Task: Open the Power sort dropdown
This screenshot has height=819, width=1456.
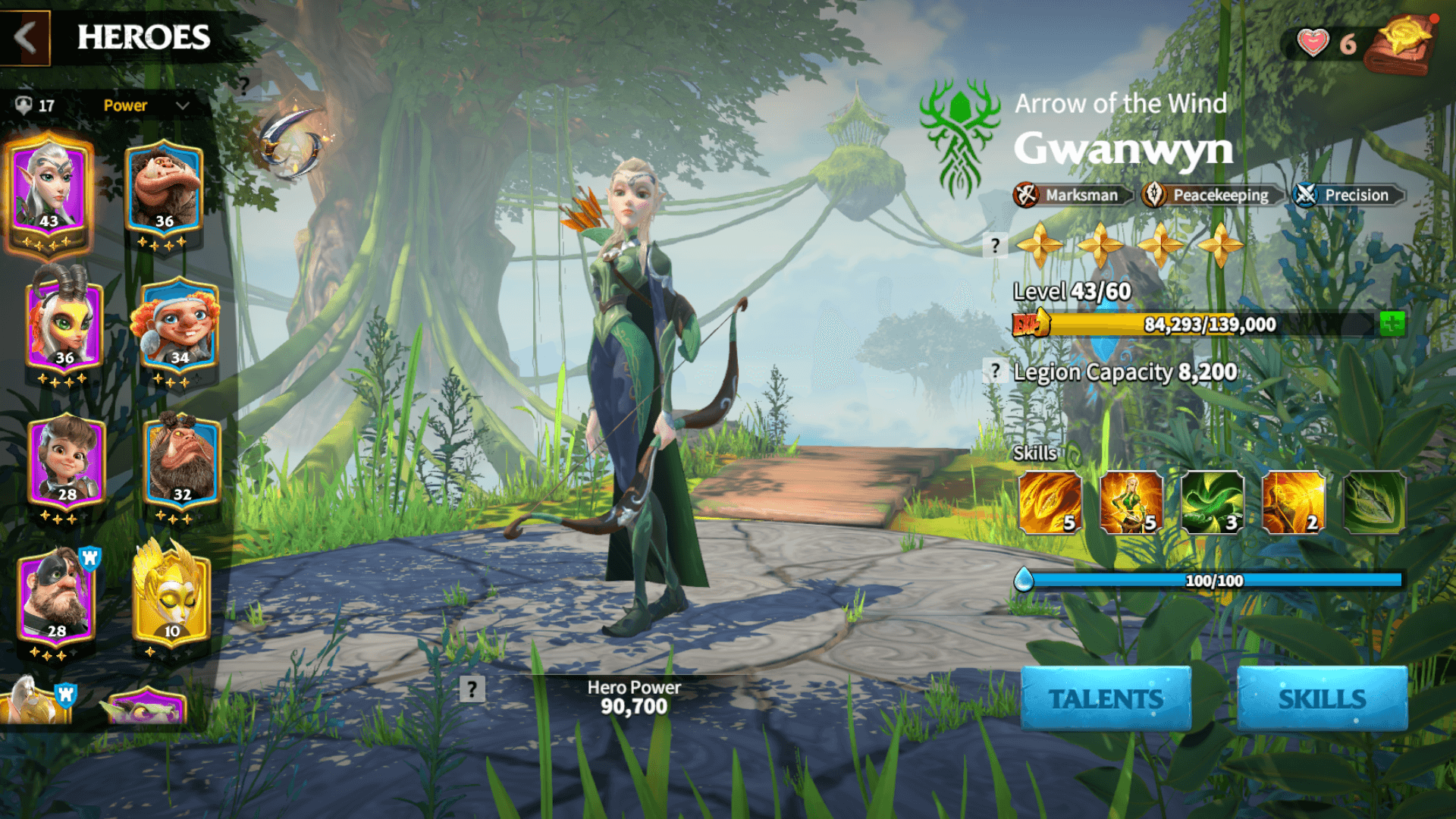Action: pos(146,105)
